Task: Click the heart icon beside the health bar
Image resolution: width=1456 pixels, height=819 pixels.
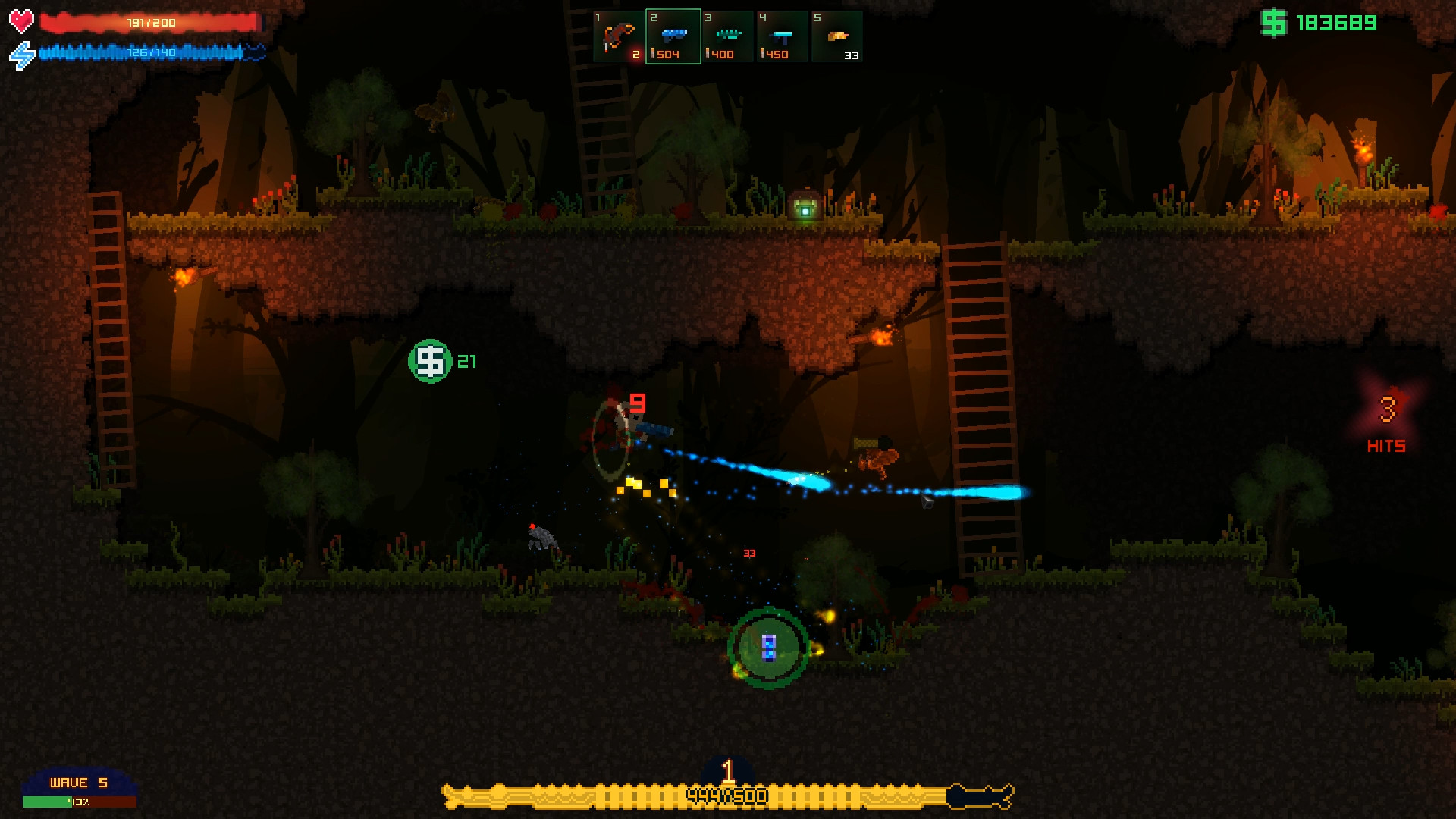Action: [x=20, y=21]
